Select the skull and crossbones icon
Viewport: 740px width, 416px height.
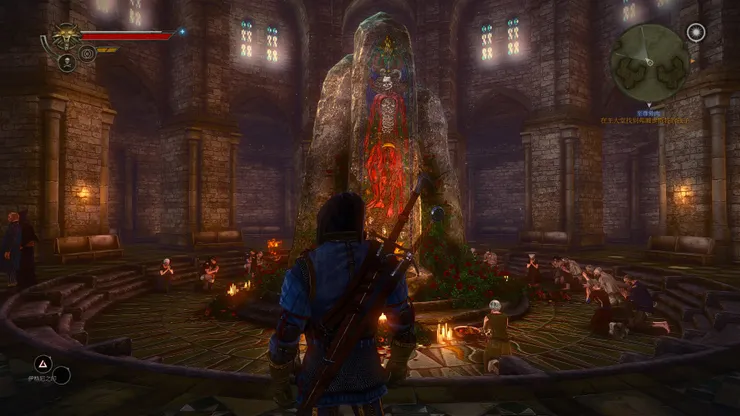click(67, 63)
